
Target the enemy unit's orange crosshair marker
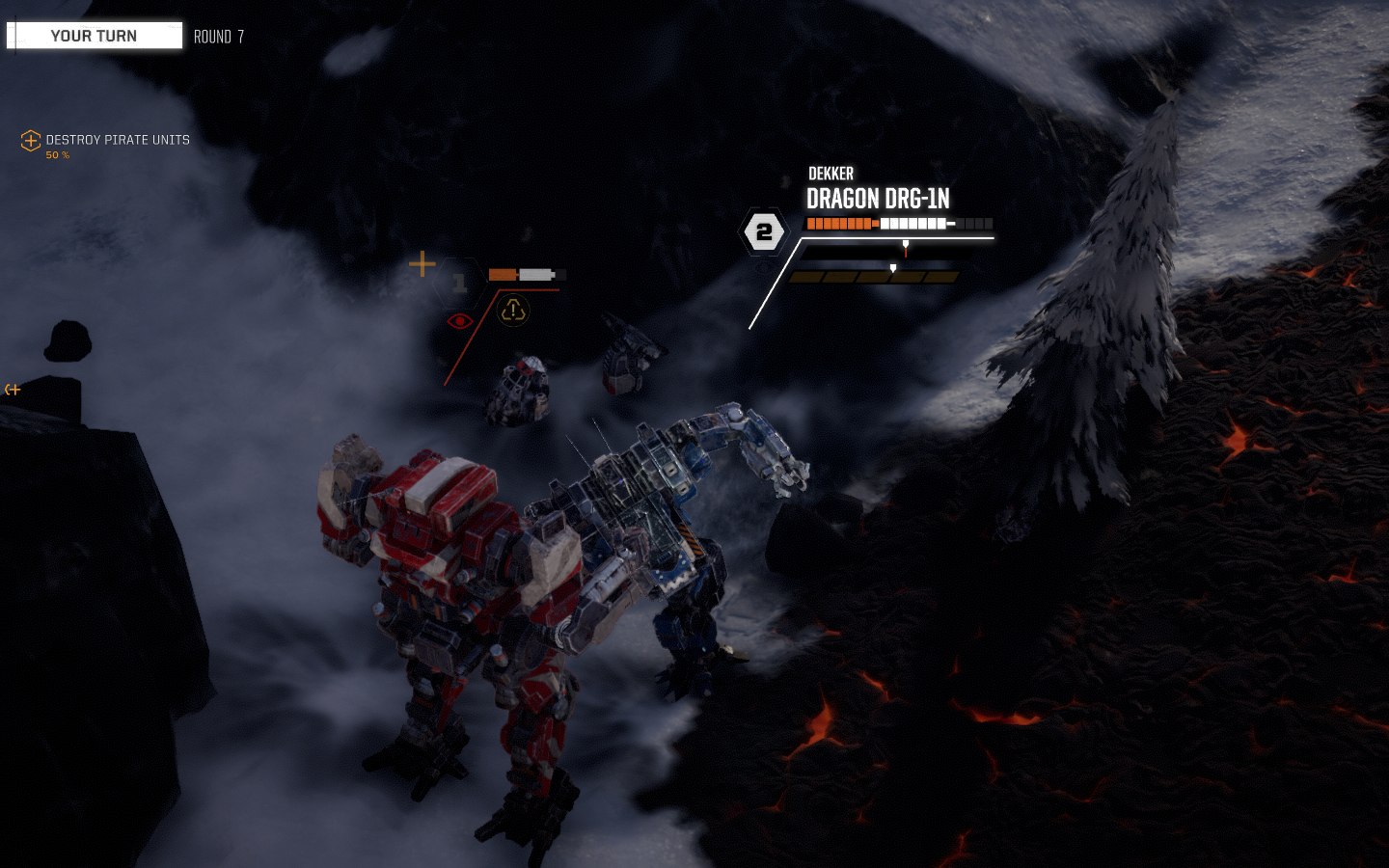tap(422, 263)
